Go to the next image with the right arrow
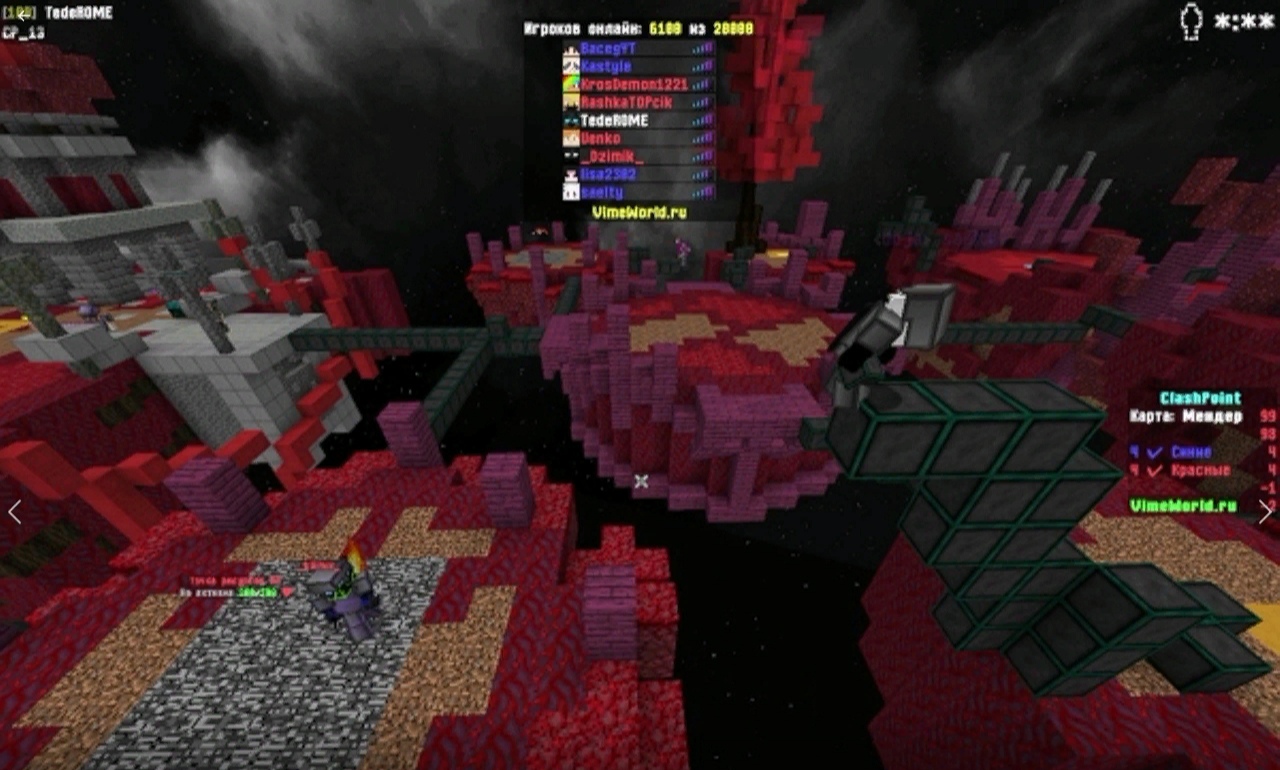The height and width of the screenshot is (770, 1280). [x=1265, y=511]
